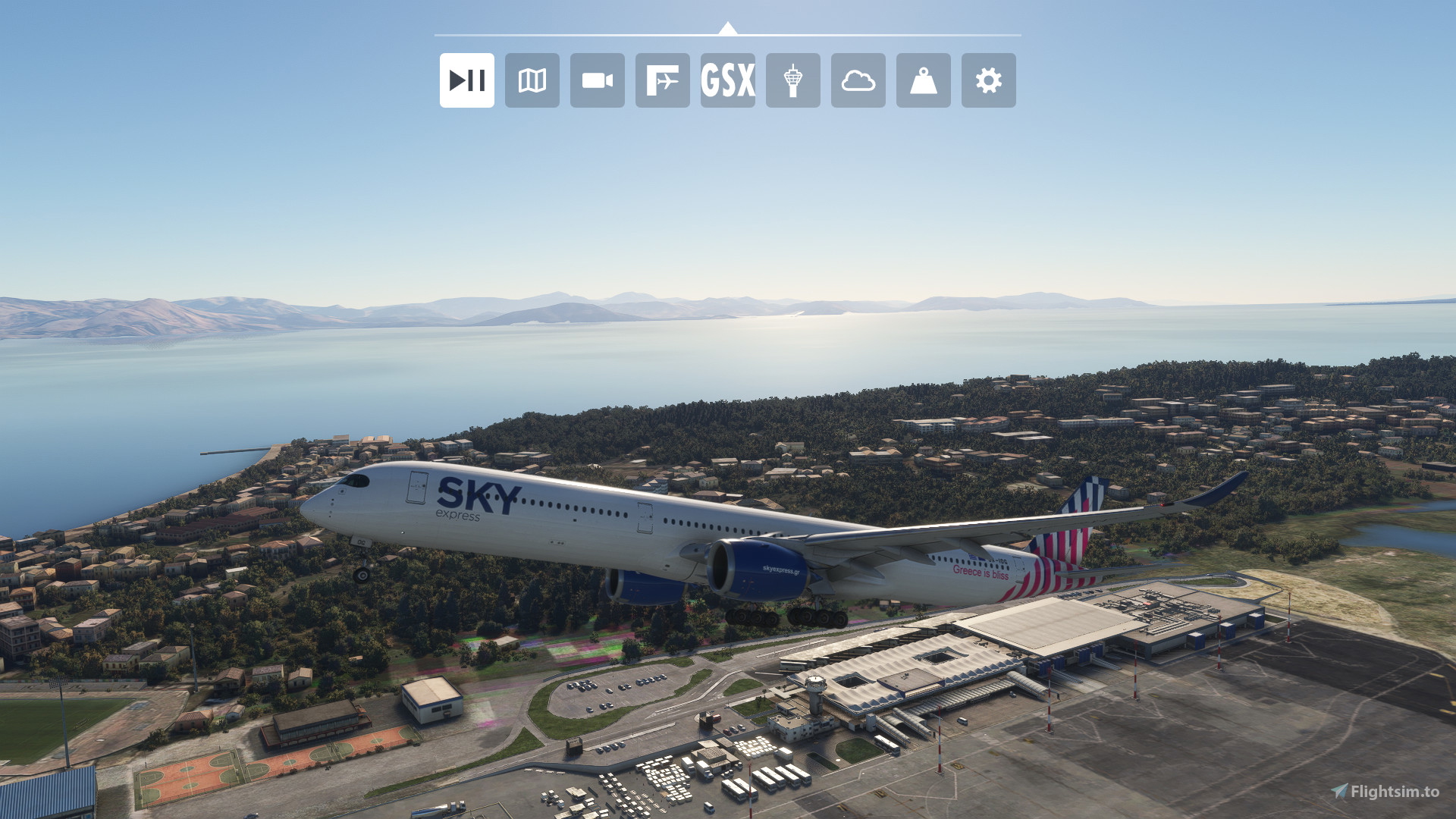
Task: Open the GSX ground services menu
Action: (x=727, y=80)
